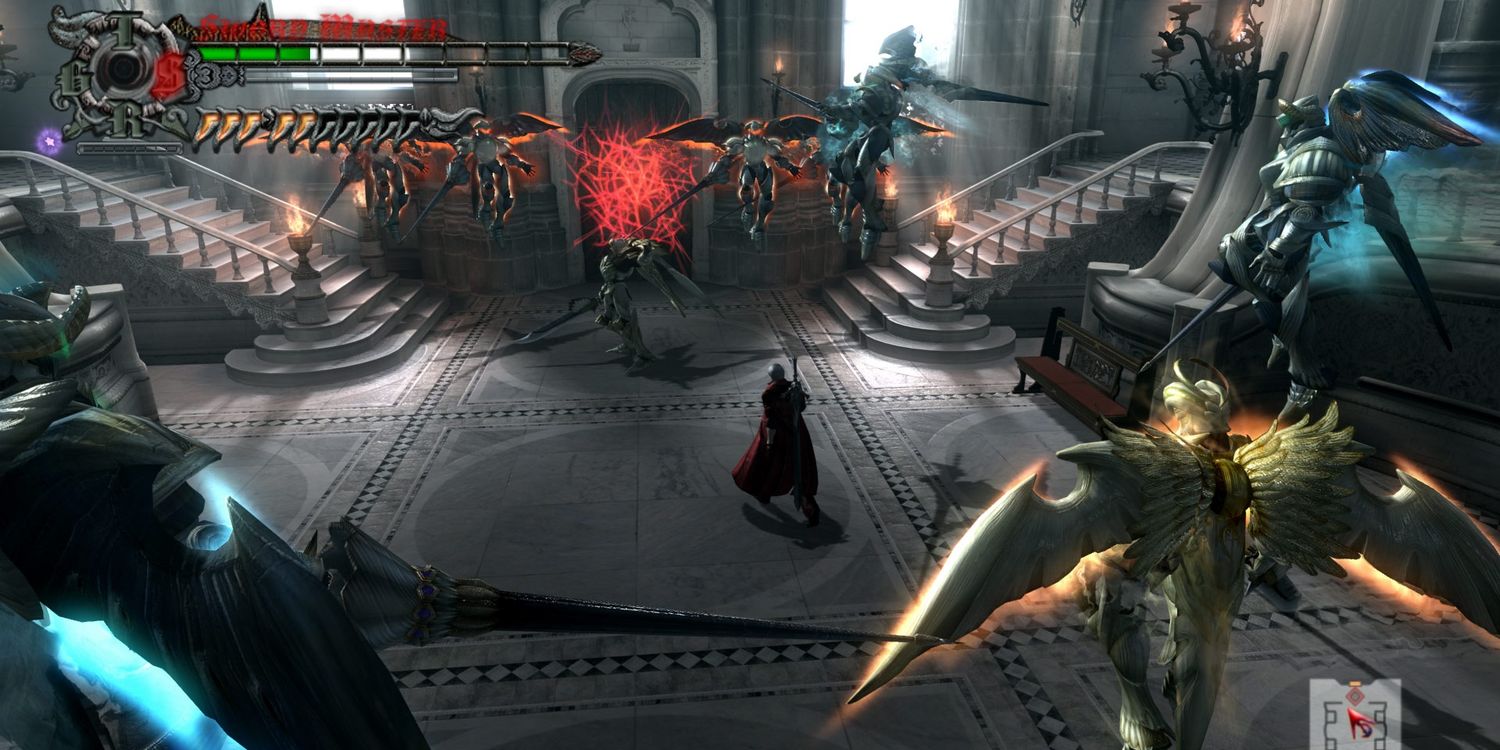Image resolution: width=1500 pixels, height=750 pixels.
Task: Click the red player arrow on minimap
Action: click(x=1358, y=724)
